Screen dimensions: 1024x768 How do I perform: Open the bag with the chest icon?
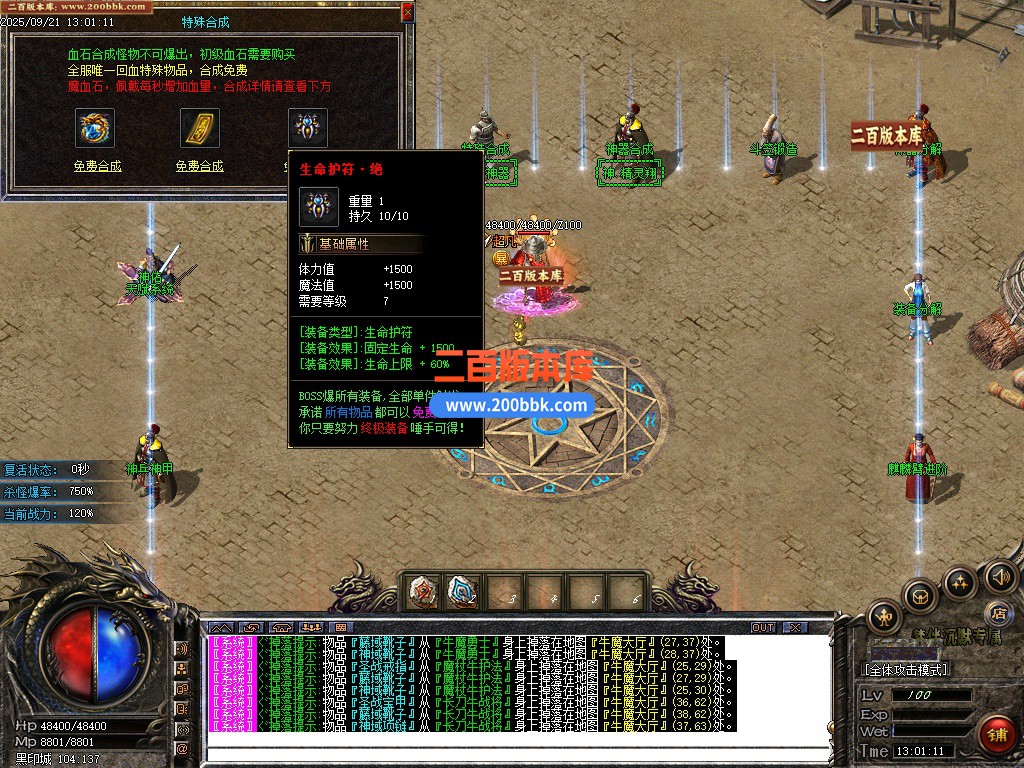[920, 595]
